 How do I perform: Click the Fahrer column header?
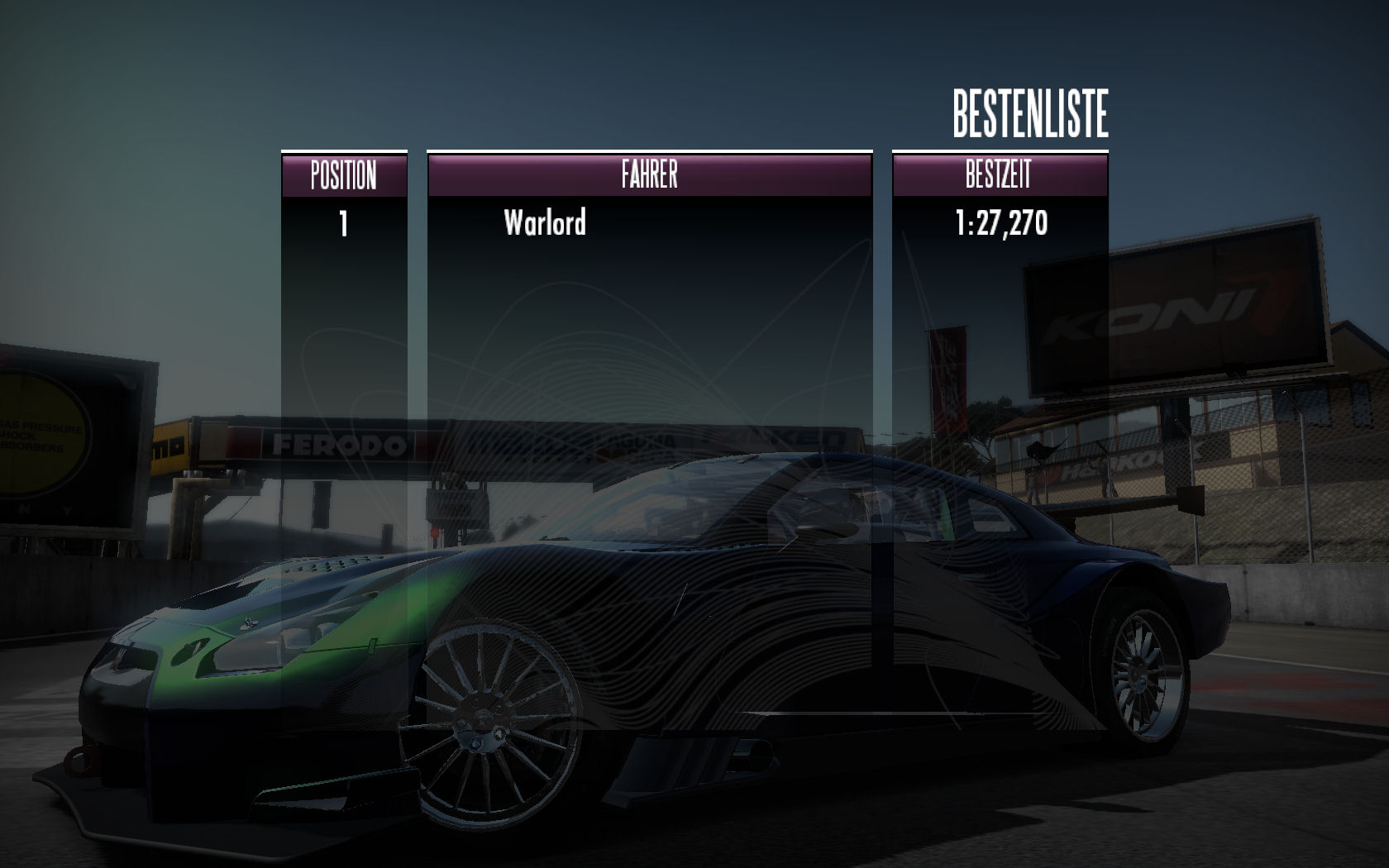649,175
